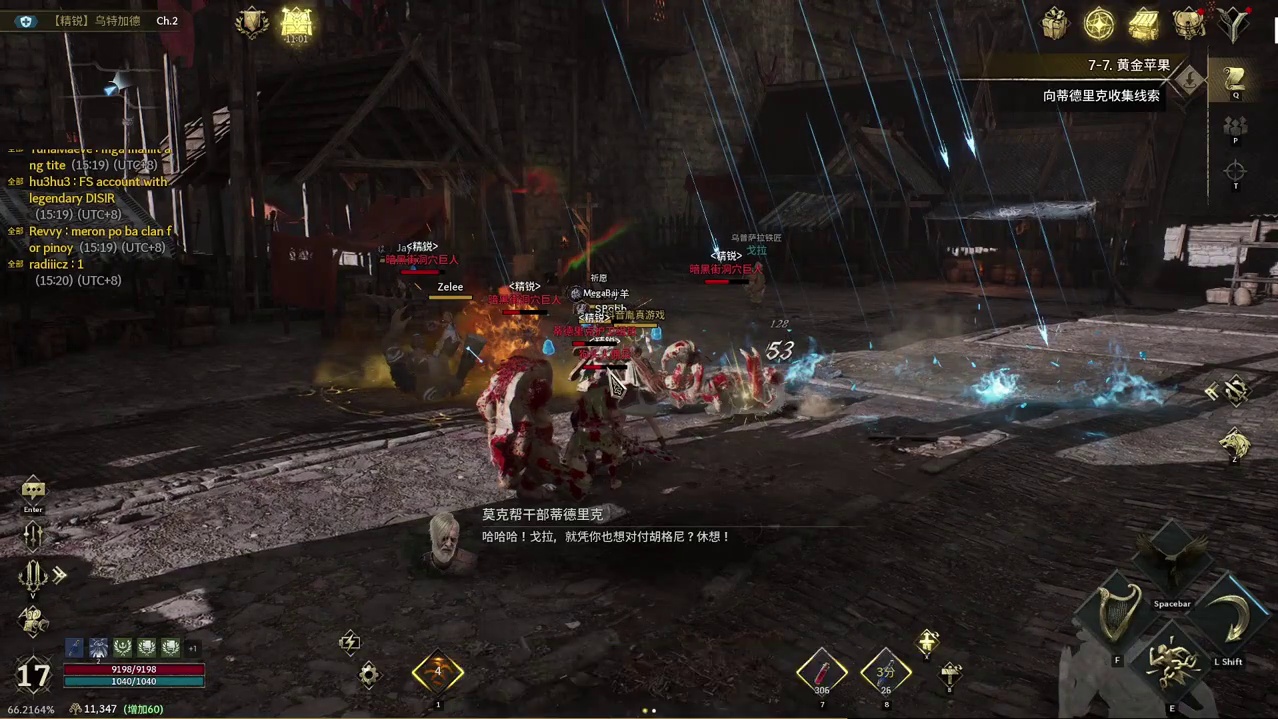The height and width of the screenshot is (719, 1278).
Task: Open the gift box rewards icon
Action: coord(1055,23)
